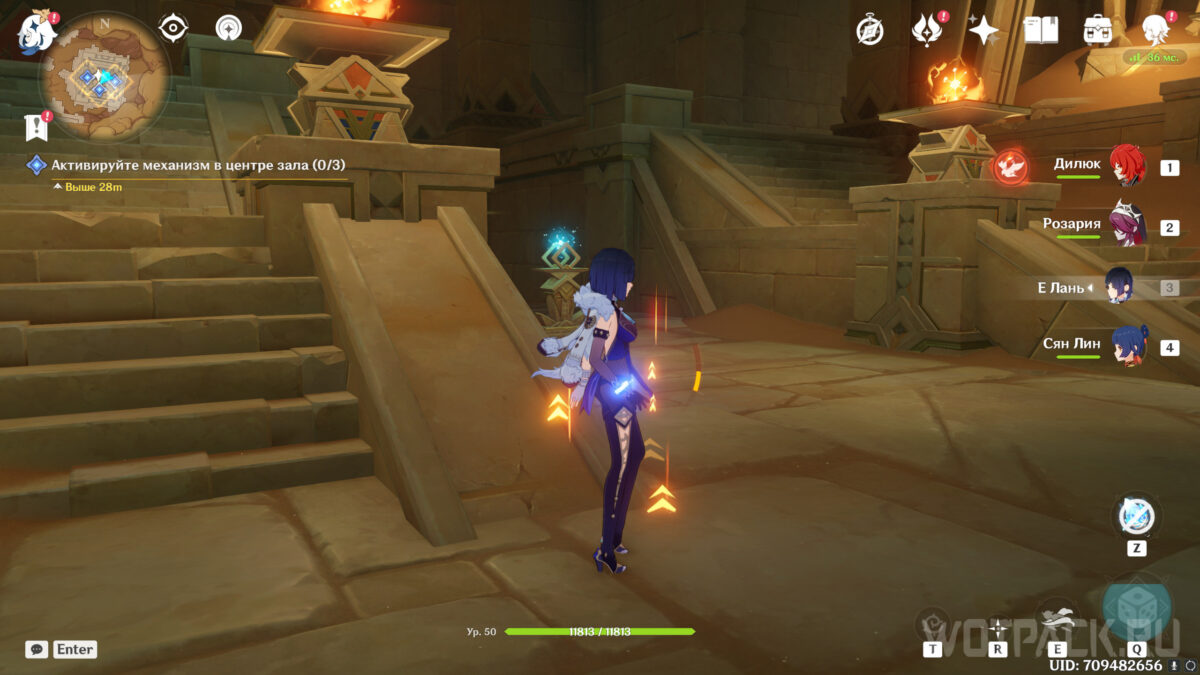Switch to party member Розария
This screenshot has width=1200, height=675.
[x=1127, y=226]
